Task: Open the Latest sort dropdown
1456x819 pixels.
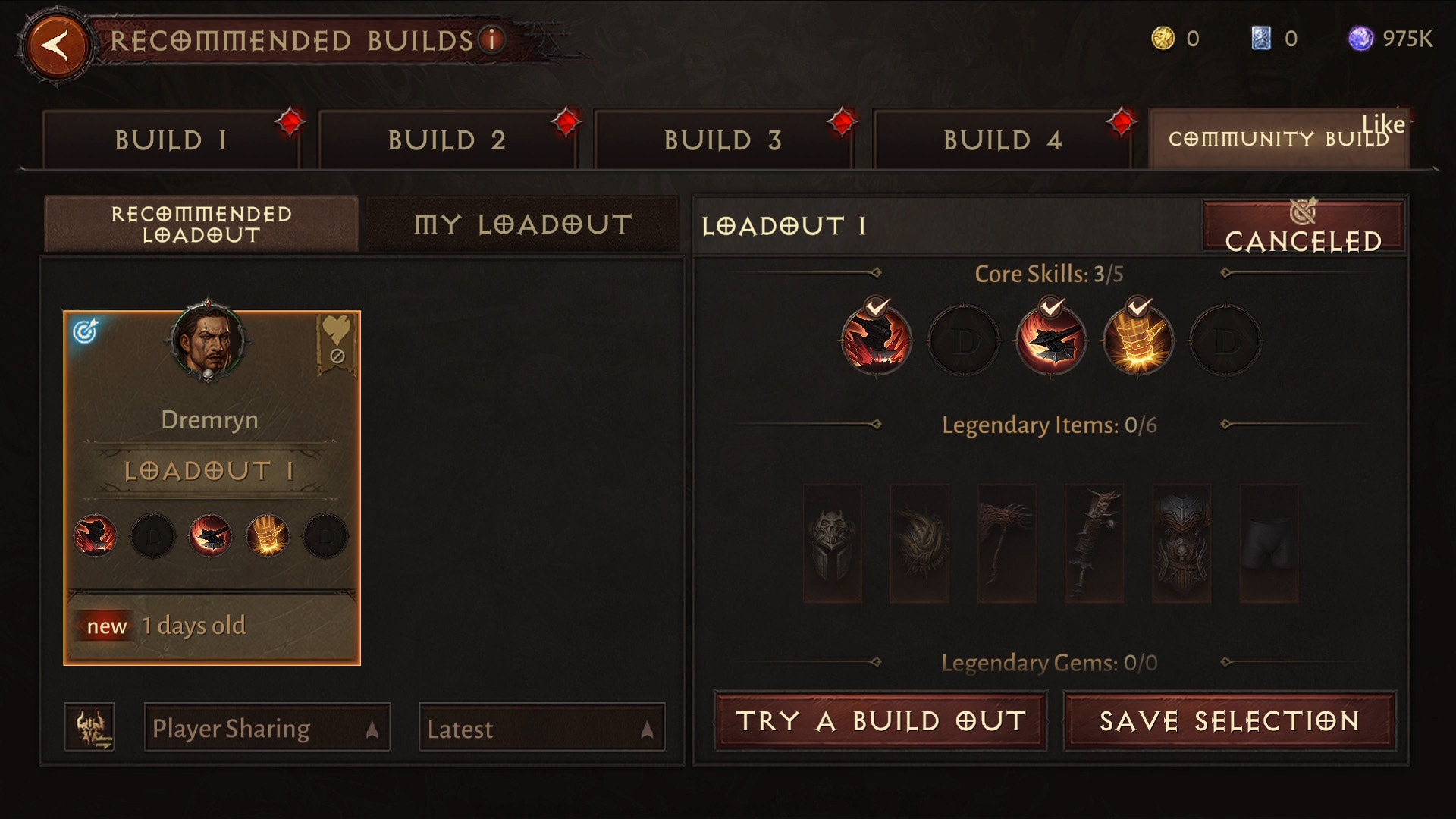Action: [x=541, y=728]
